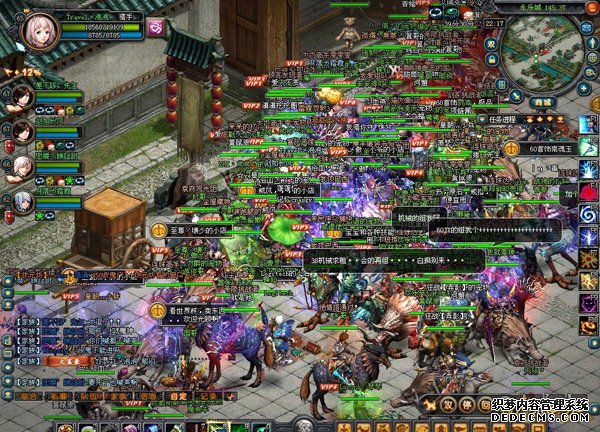The height and width of the screenshot is (432, 600).
Task: Switch to the 综合 chat tab
Action: click(x=27, y=396)
